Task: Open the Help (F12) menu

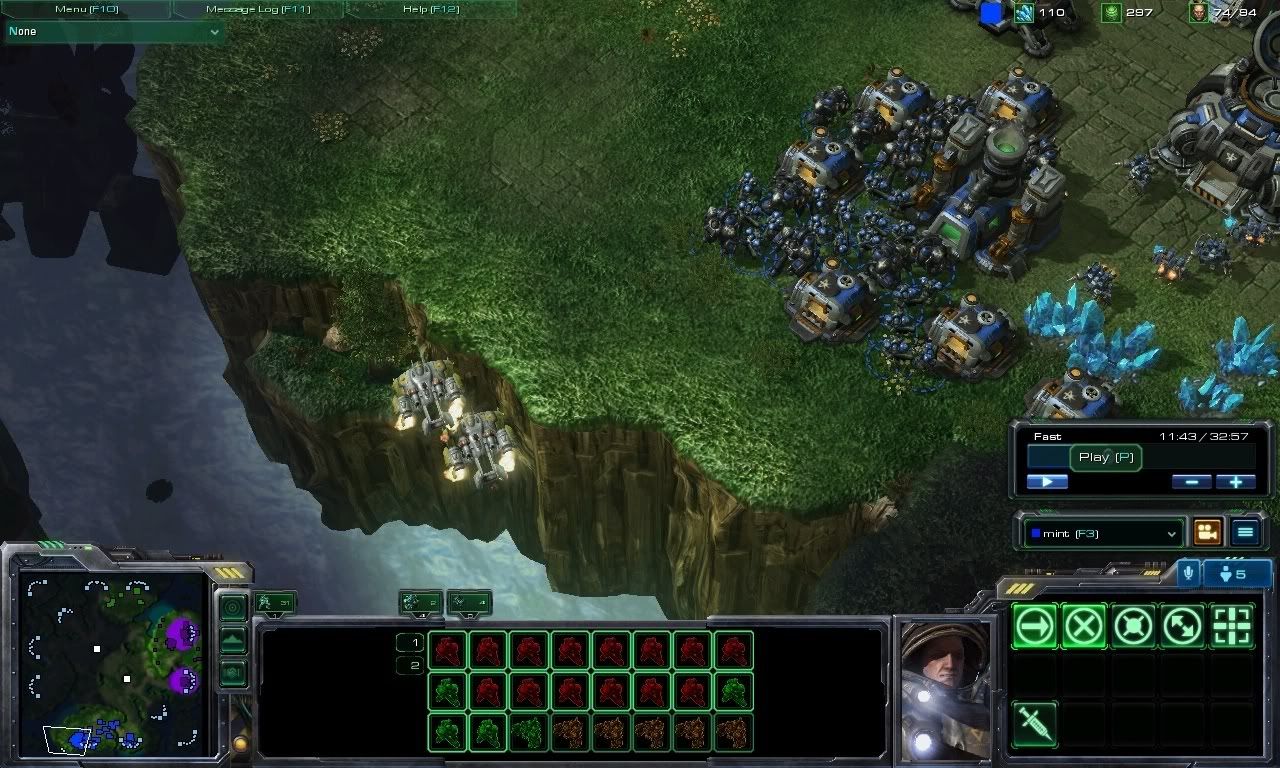Action: pyautogui.click(x=431, y=9)
